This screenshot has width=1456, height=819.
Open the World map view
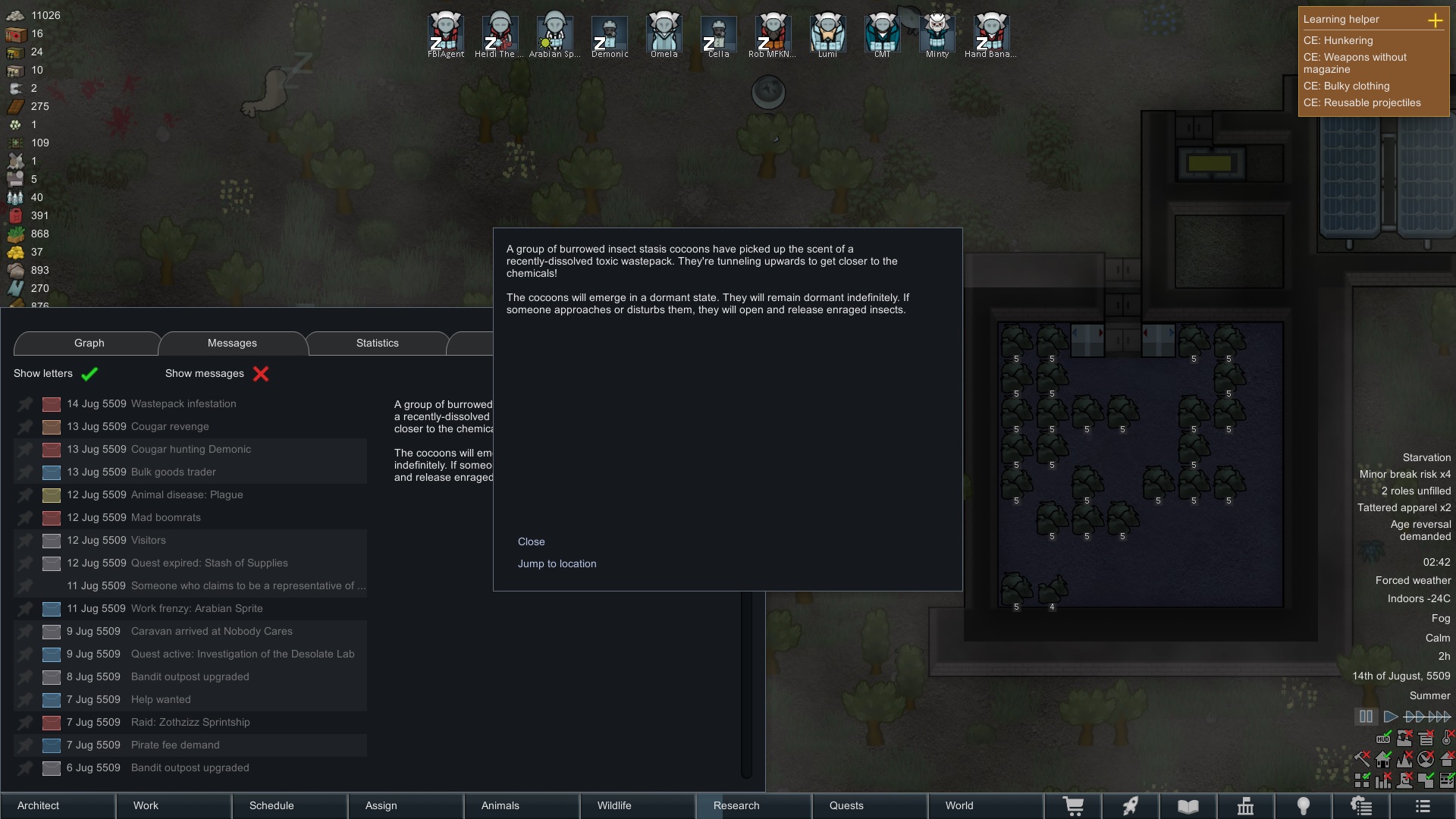[959, 805]
